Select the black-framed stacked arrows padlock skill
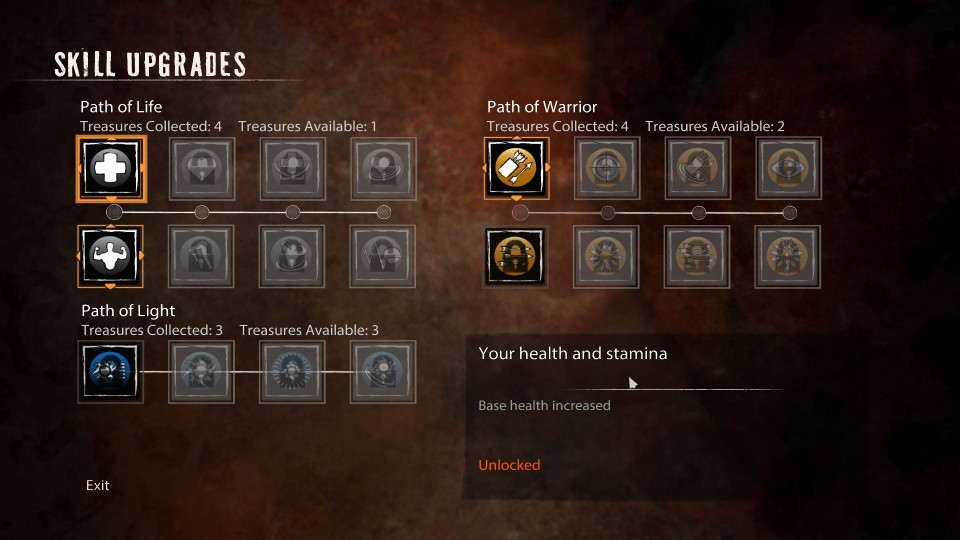This screenshot has width=960, height=540. point(517,256)
